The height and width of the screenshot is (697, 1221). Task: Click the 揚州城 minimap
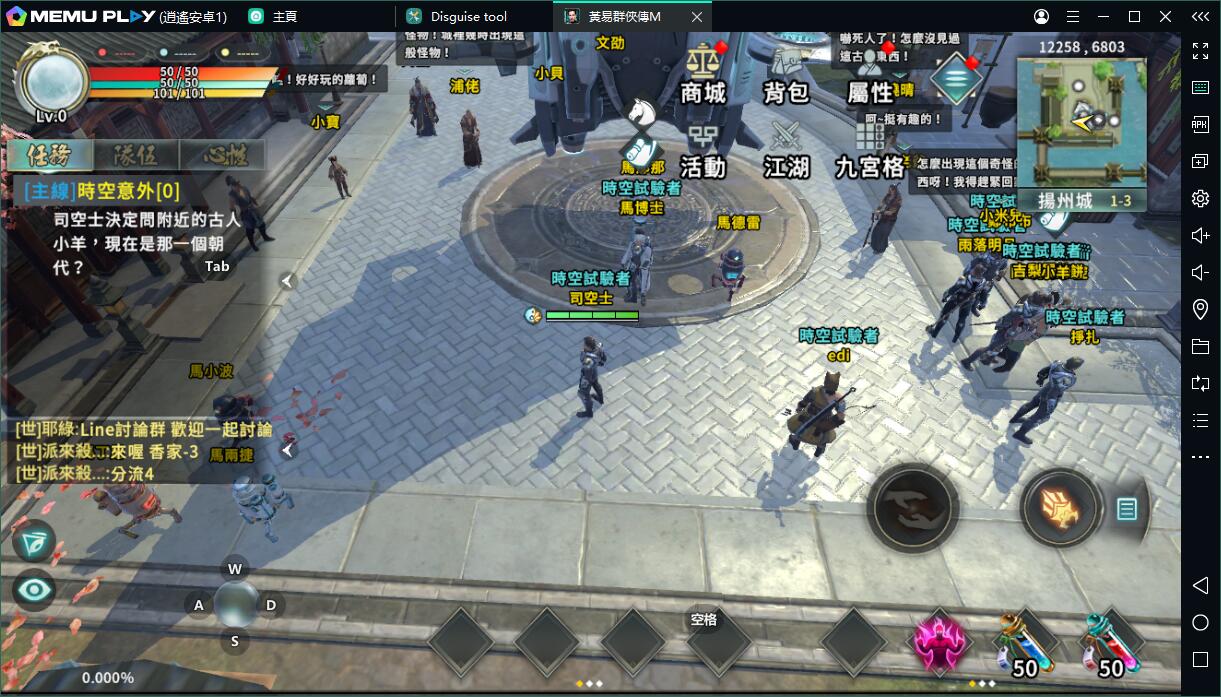pos(1081,122)
